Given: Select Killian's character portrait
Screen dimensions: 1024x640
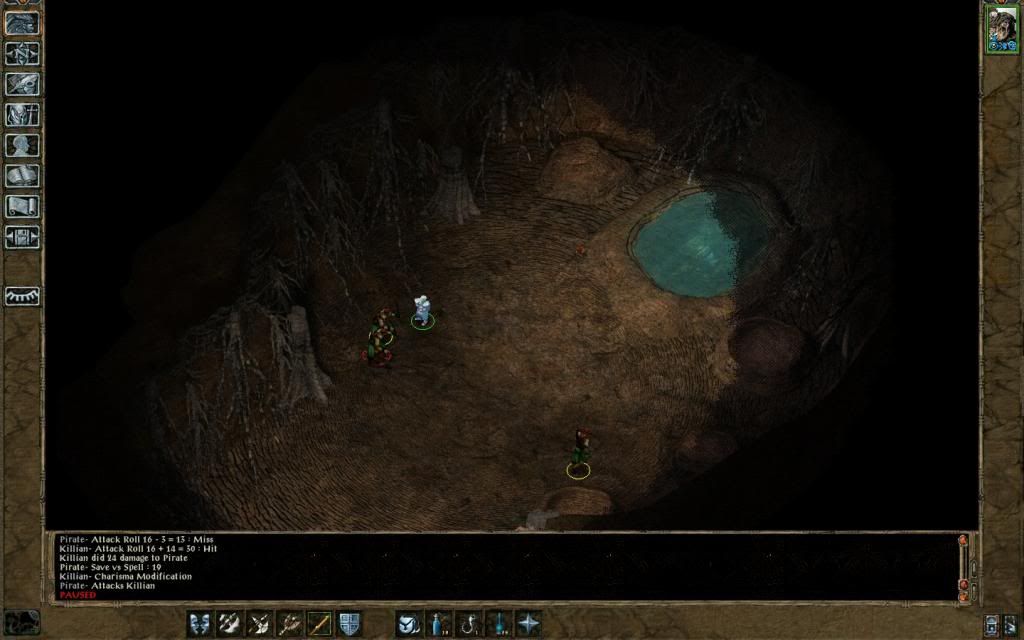Looking at the screenshot, I should coord(1000,28).
